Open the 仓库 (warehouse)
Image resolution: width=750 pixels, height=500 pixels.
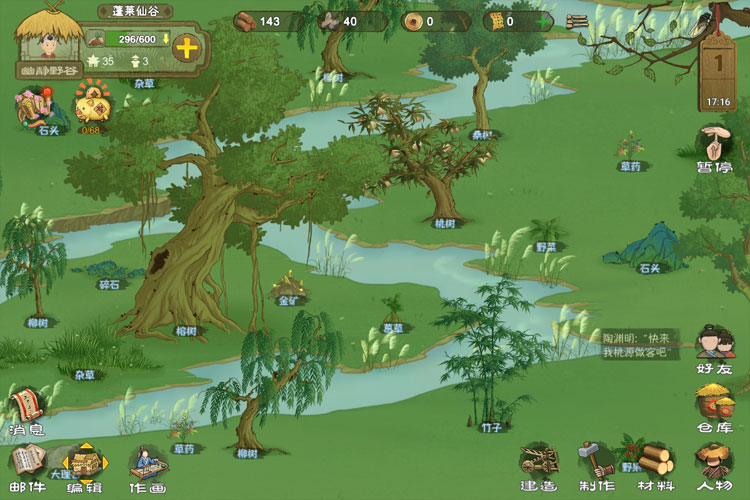click(714, 405)
